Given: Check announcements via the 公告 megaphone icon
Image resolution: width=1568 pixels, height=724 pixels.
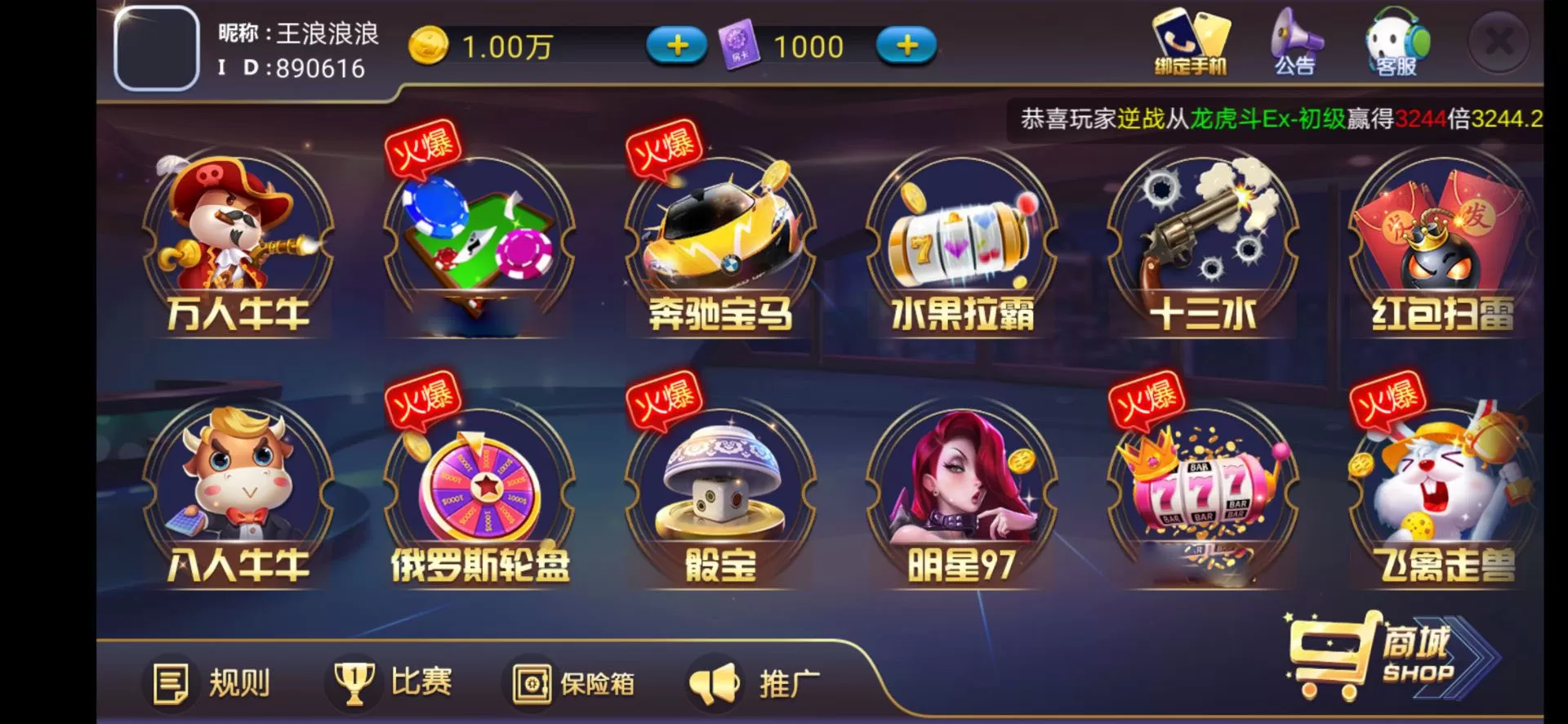Looking at the screenshot, I should click(x=1294, y=45).
